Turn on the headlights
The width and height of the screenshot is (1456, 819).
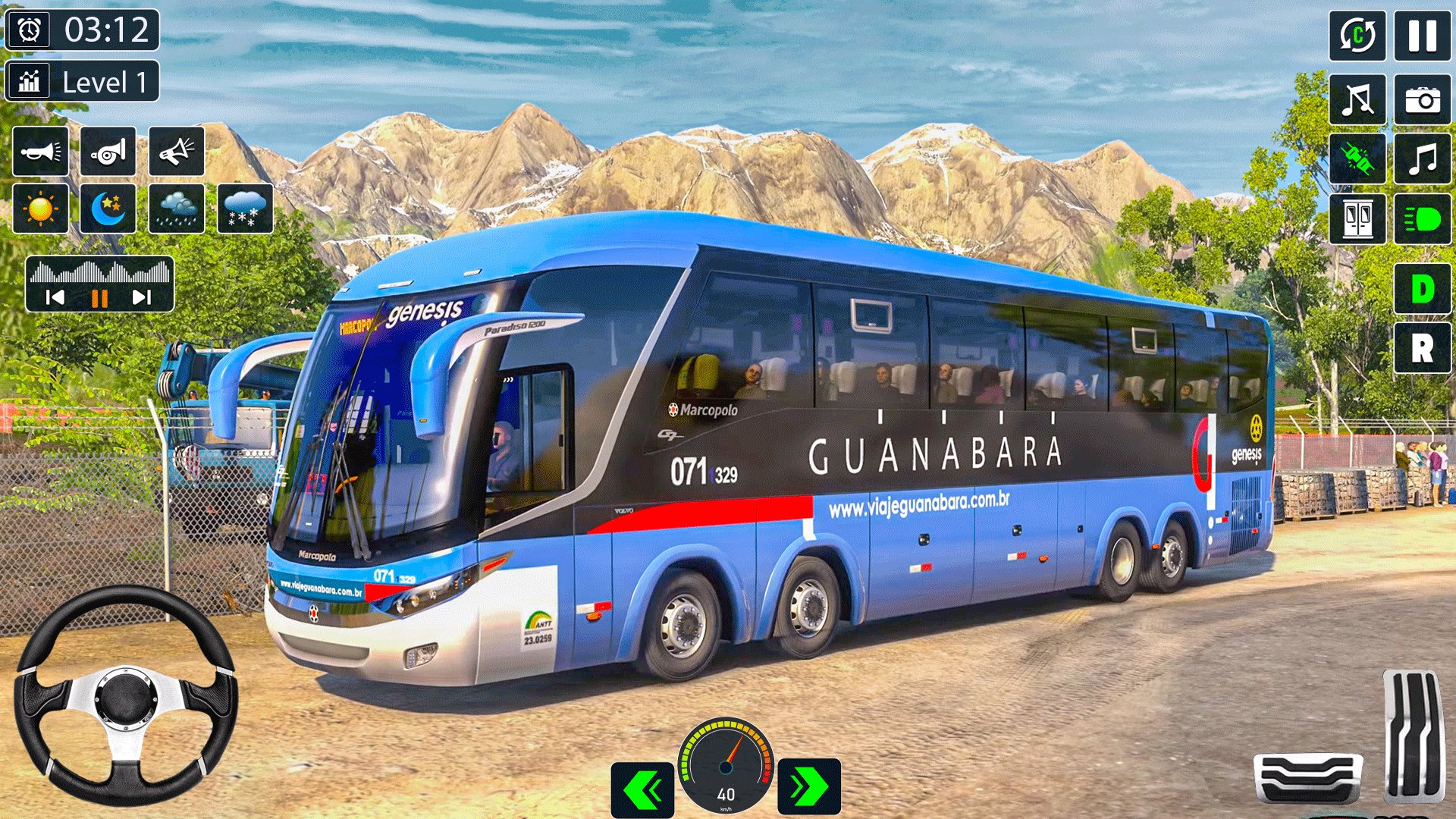[1422, 219]
